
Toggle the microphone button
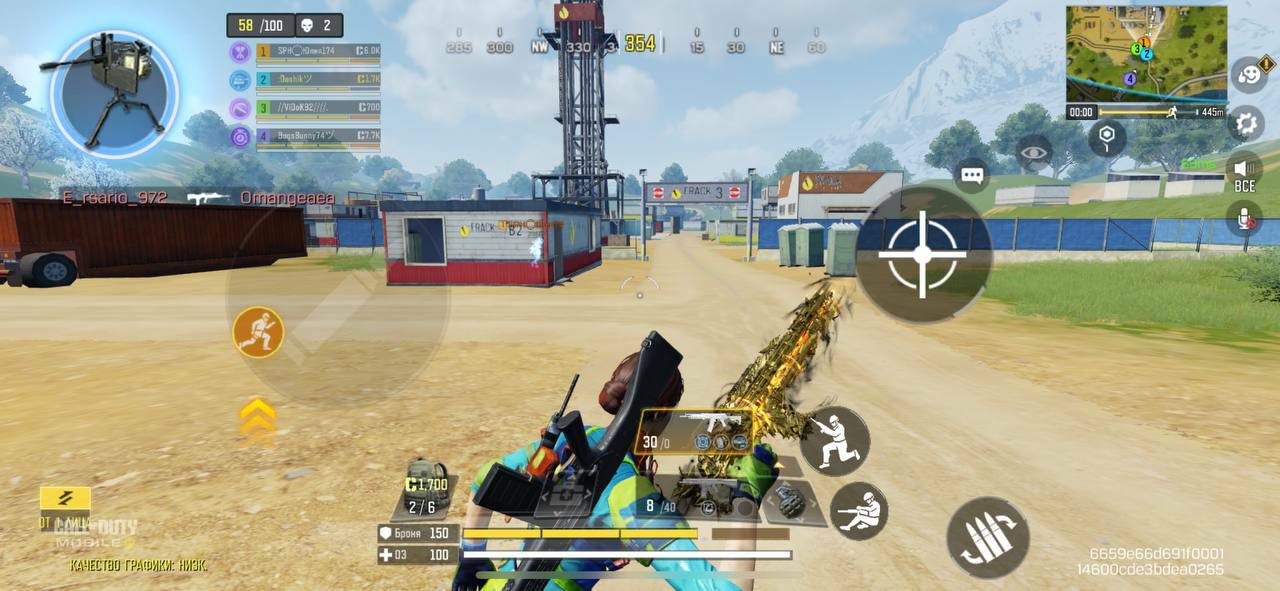click(1245, 217)
